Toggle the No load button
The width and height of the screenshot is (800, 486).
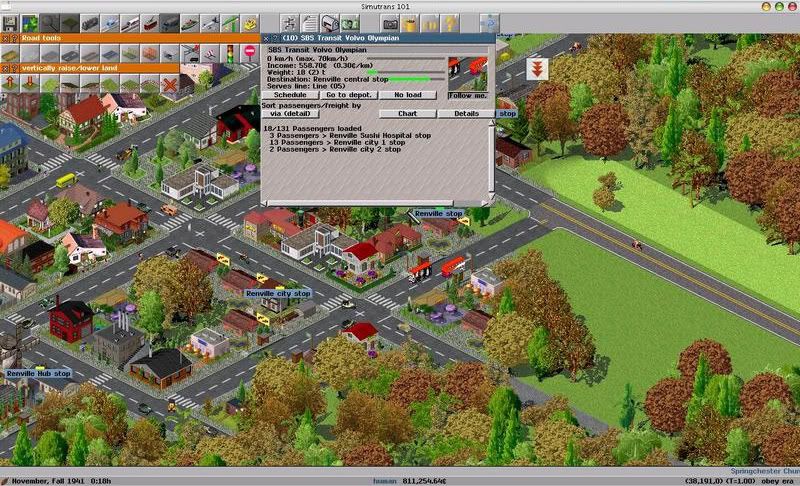407,95
